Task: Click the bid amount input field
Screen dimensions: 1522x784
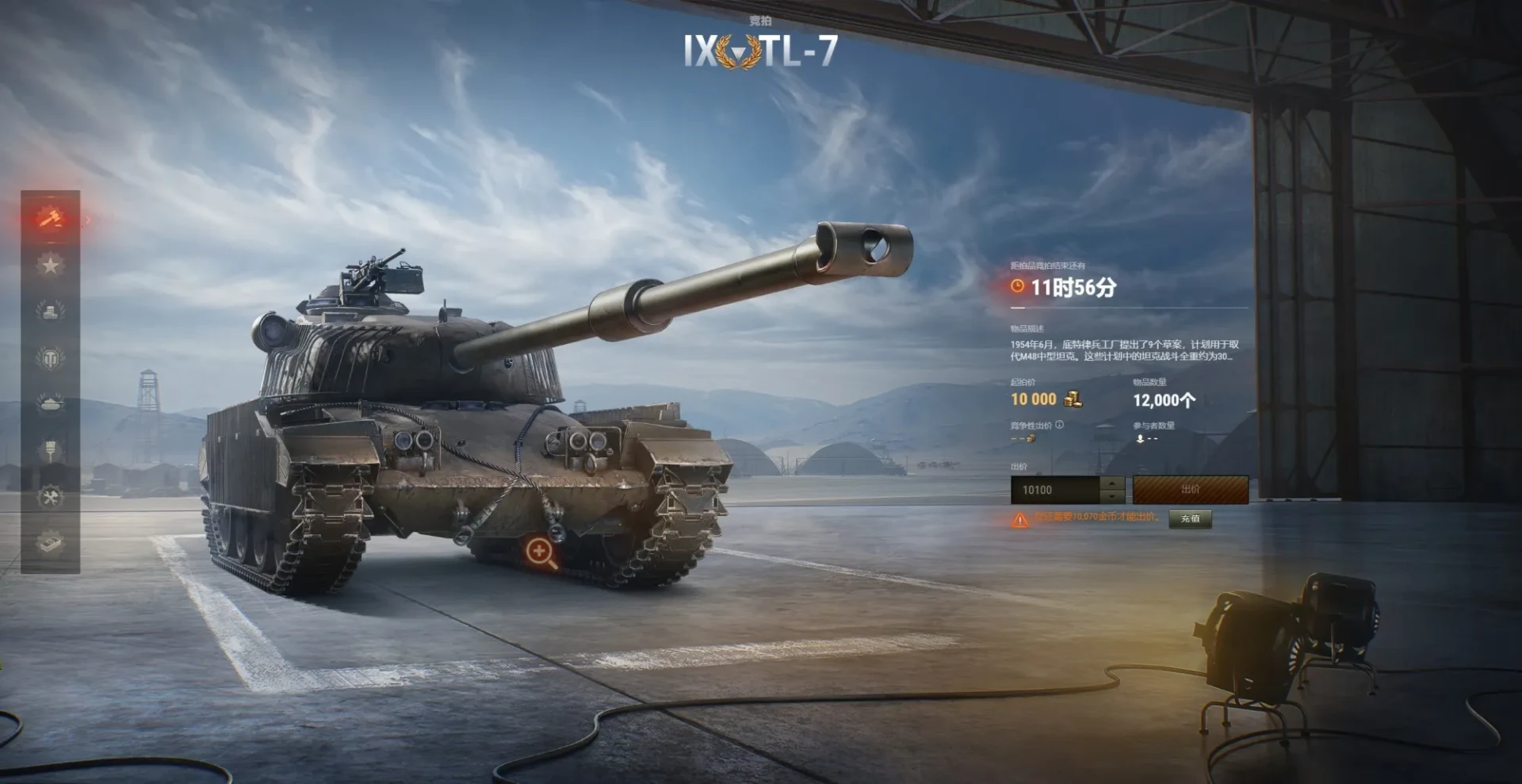Action: [x=1055, y=491]
